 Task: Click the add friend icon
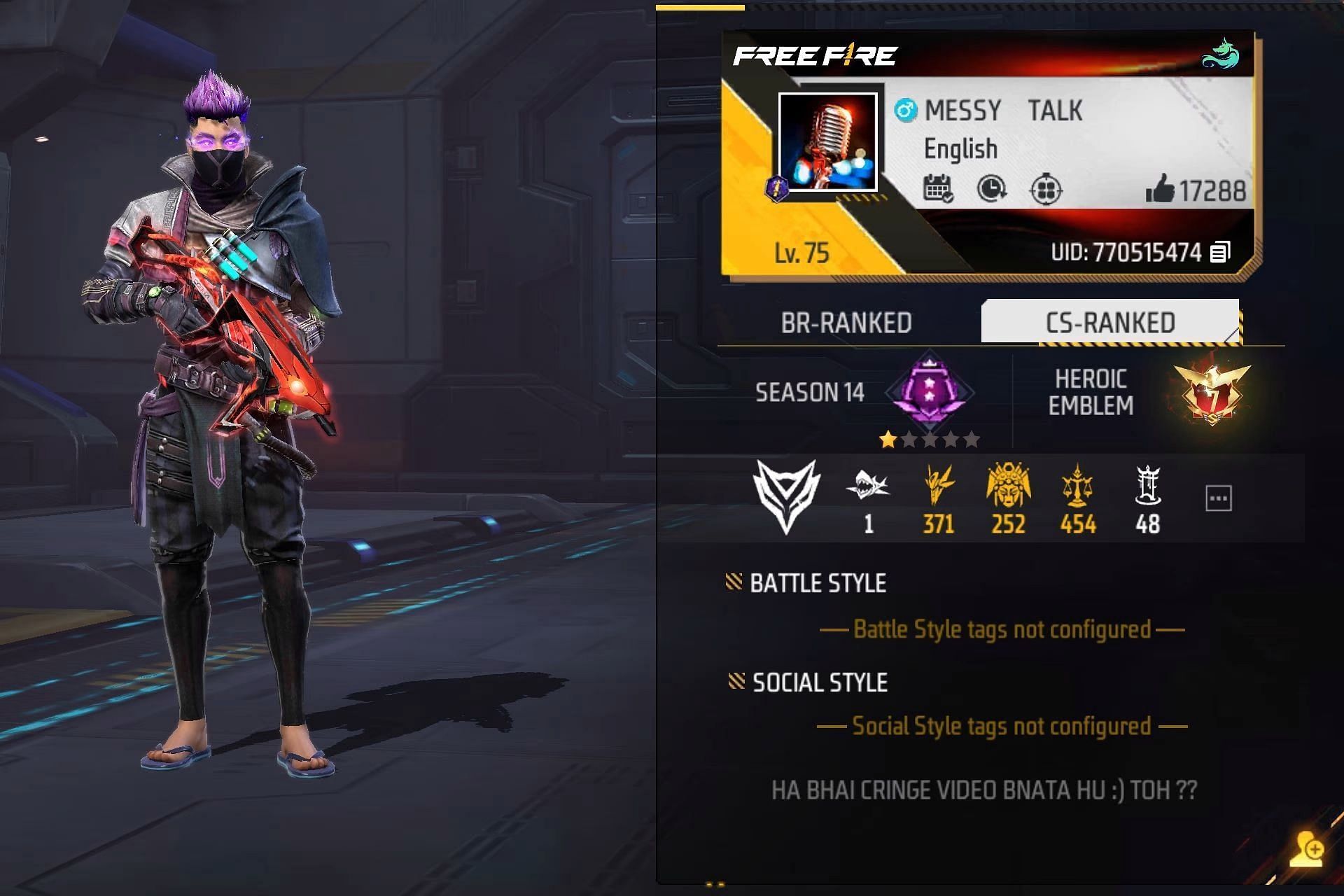1308,850
